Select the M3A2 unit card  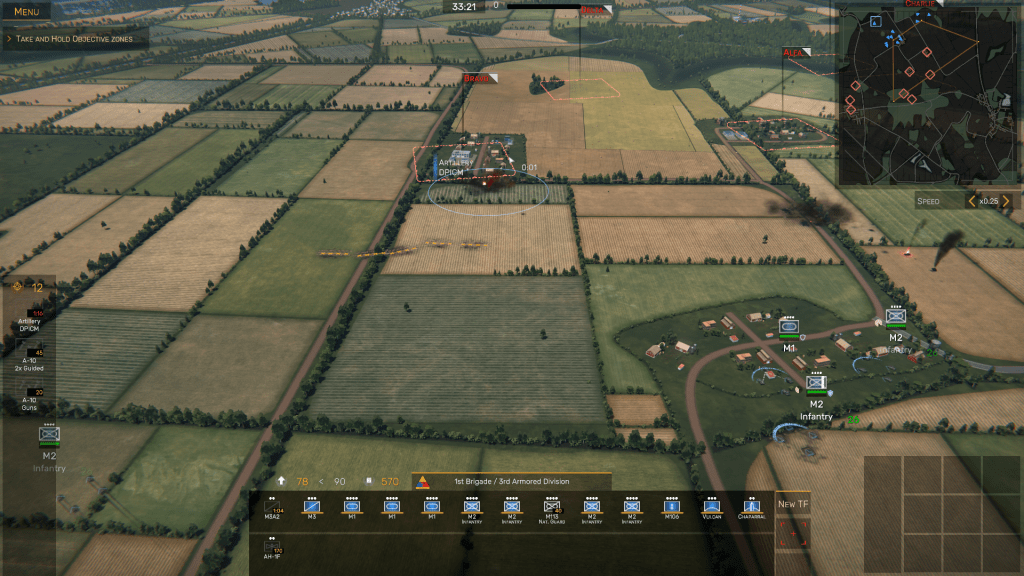pos(272,509)
